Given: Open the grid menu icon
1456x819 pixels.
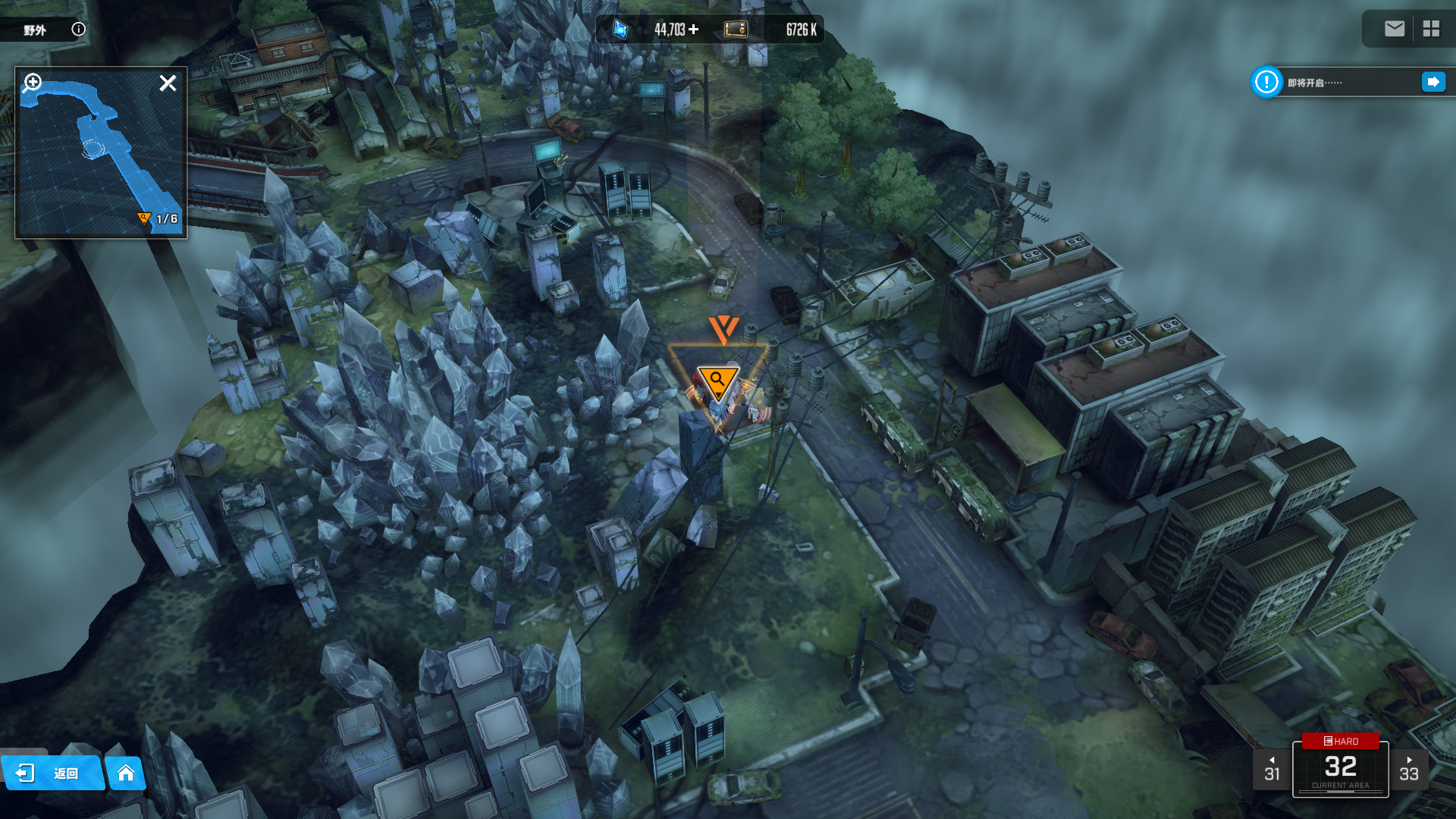Looking at the screenshot, I should 1431,29.
